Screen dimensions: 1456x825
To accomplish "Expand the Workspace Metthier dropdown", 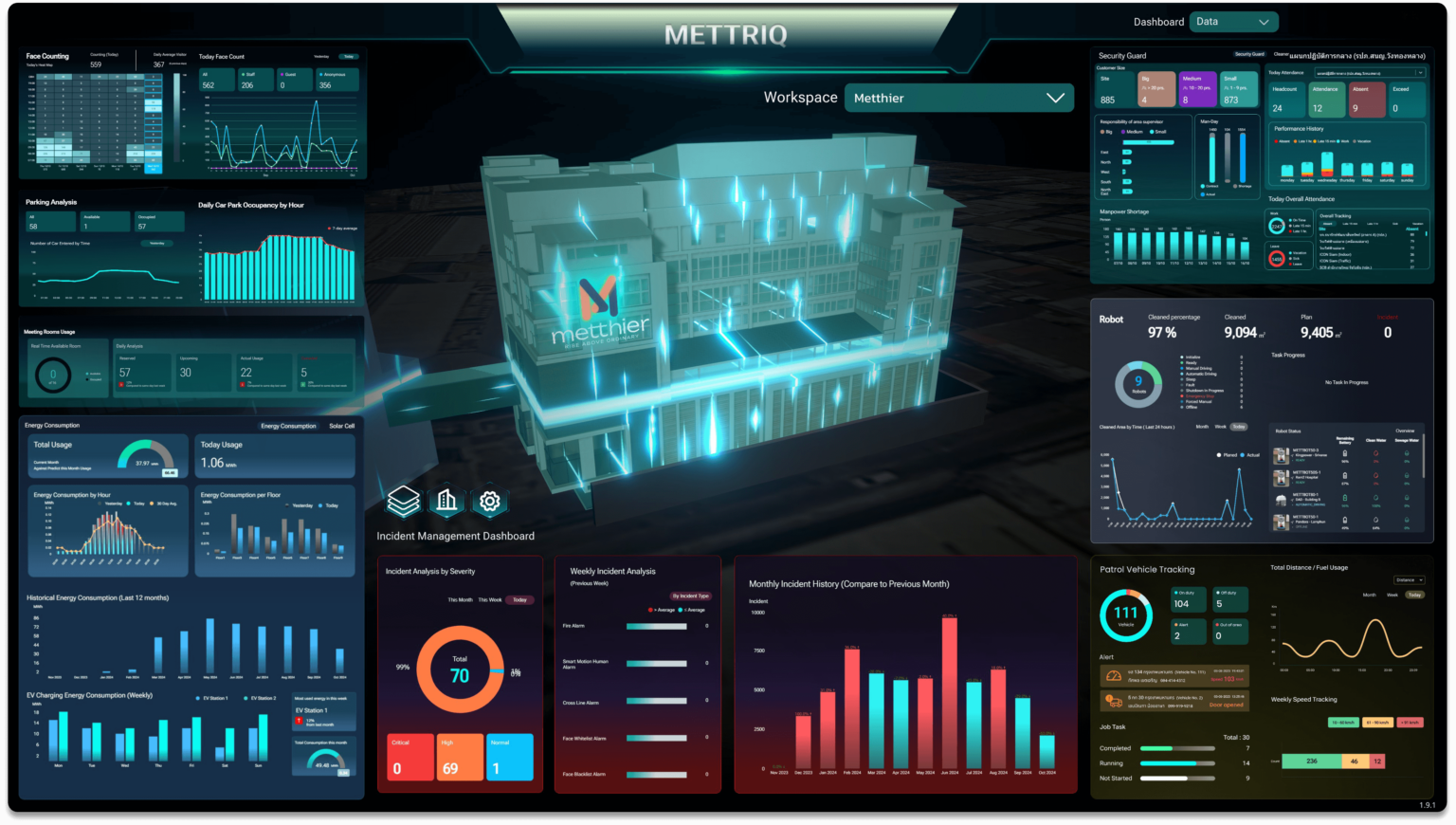I will pyautogui.click(x=959, y=98).
